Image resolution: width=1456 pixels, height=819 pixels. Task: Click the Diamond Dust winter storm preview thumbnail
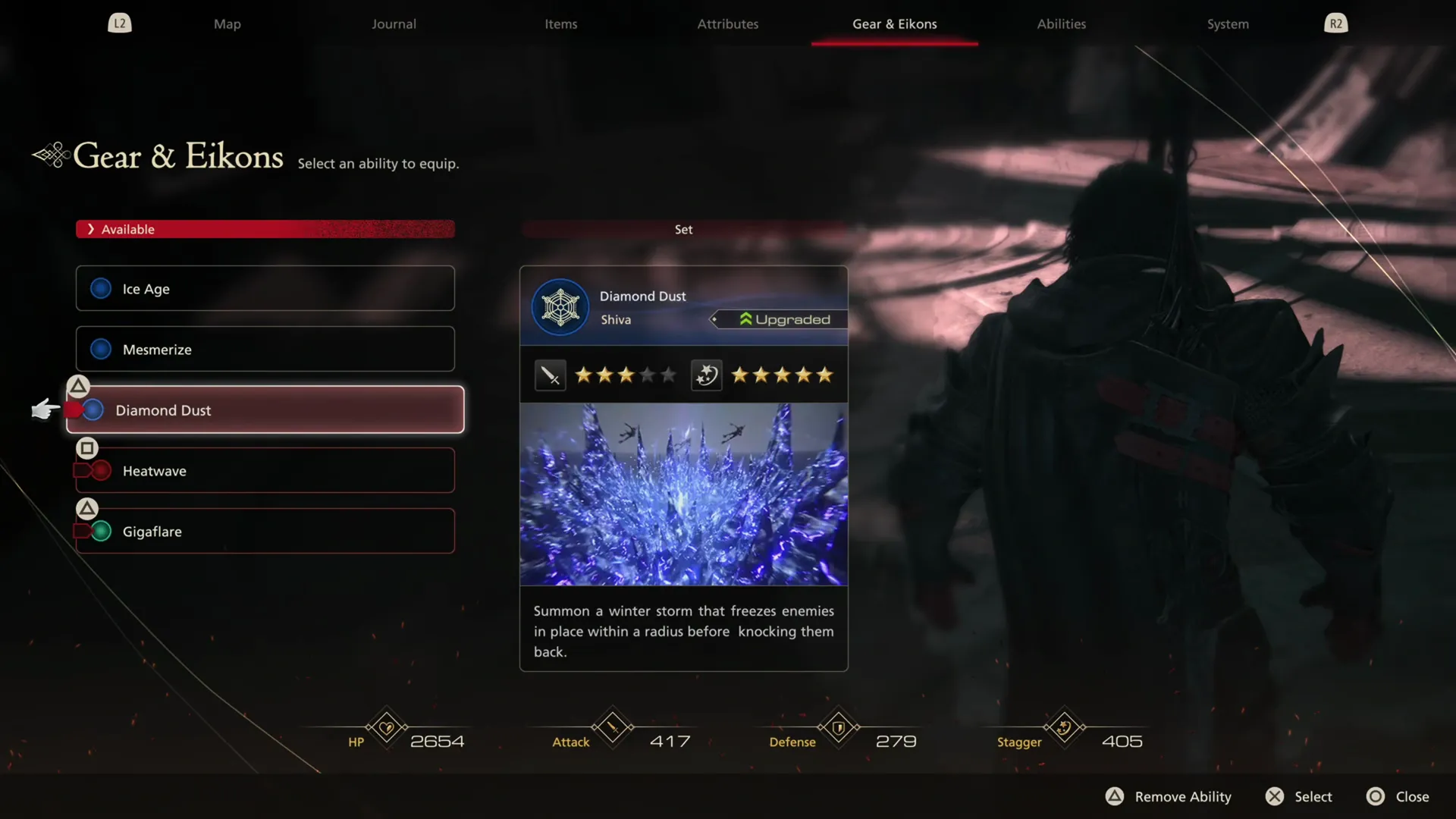click(682, 494)
